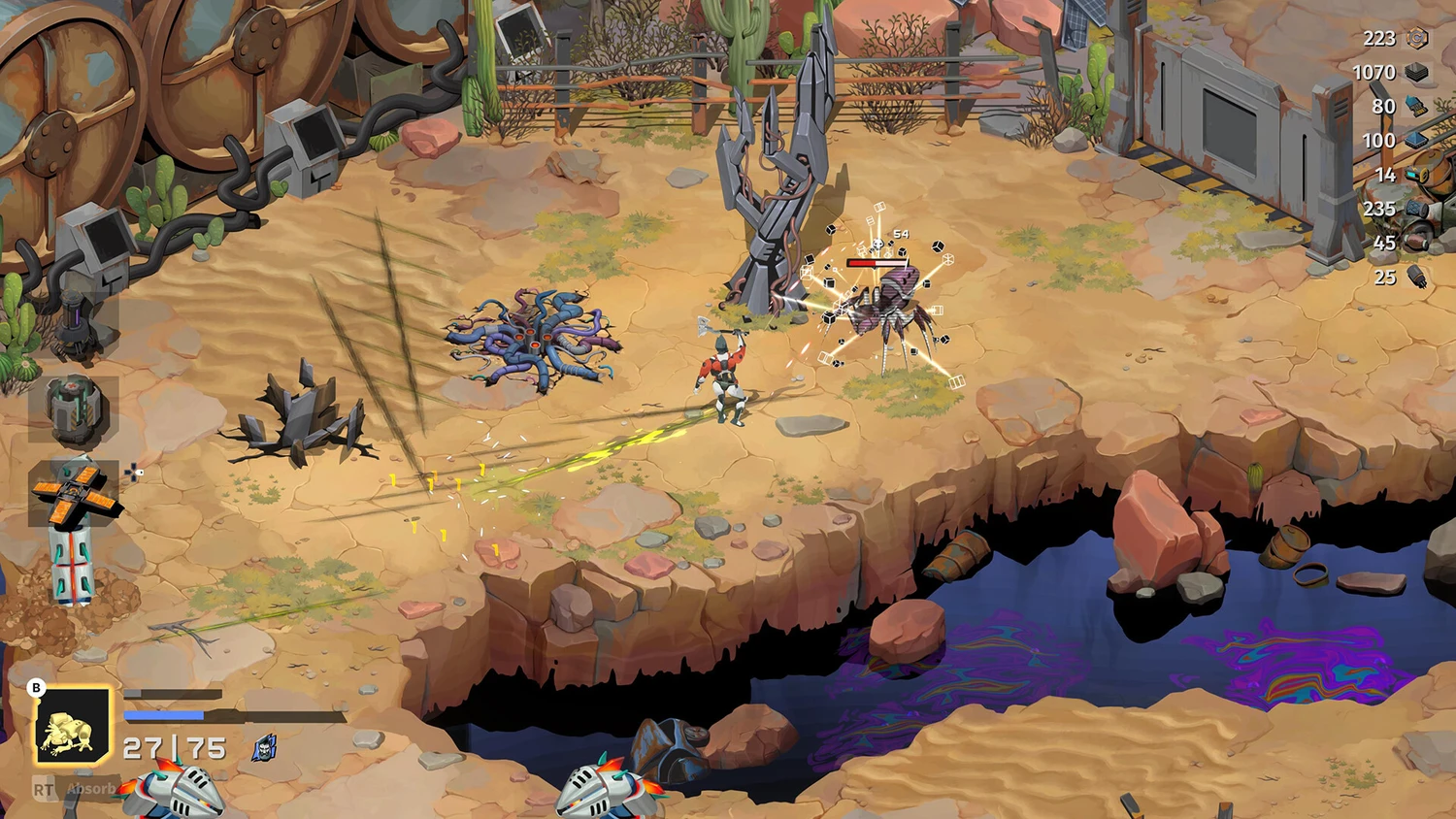The width and height of the screenshot is (1456, 819).
Task: Activate the yellow creature ability icon
Action: click(74, 728)
